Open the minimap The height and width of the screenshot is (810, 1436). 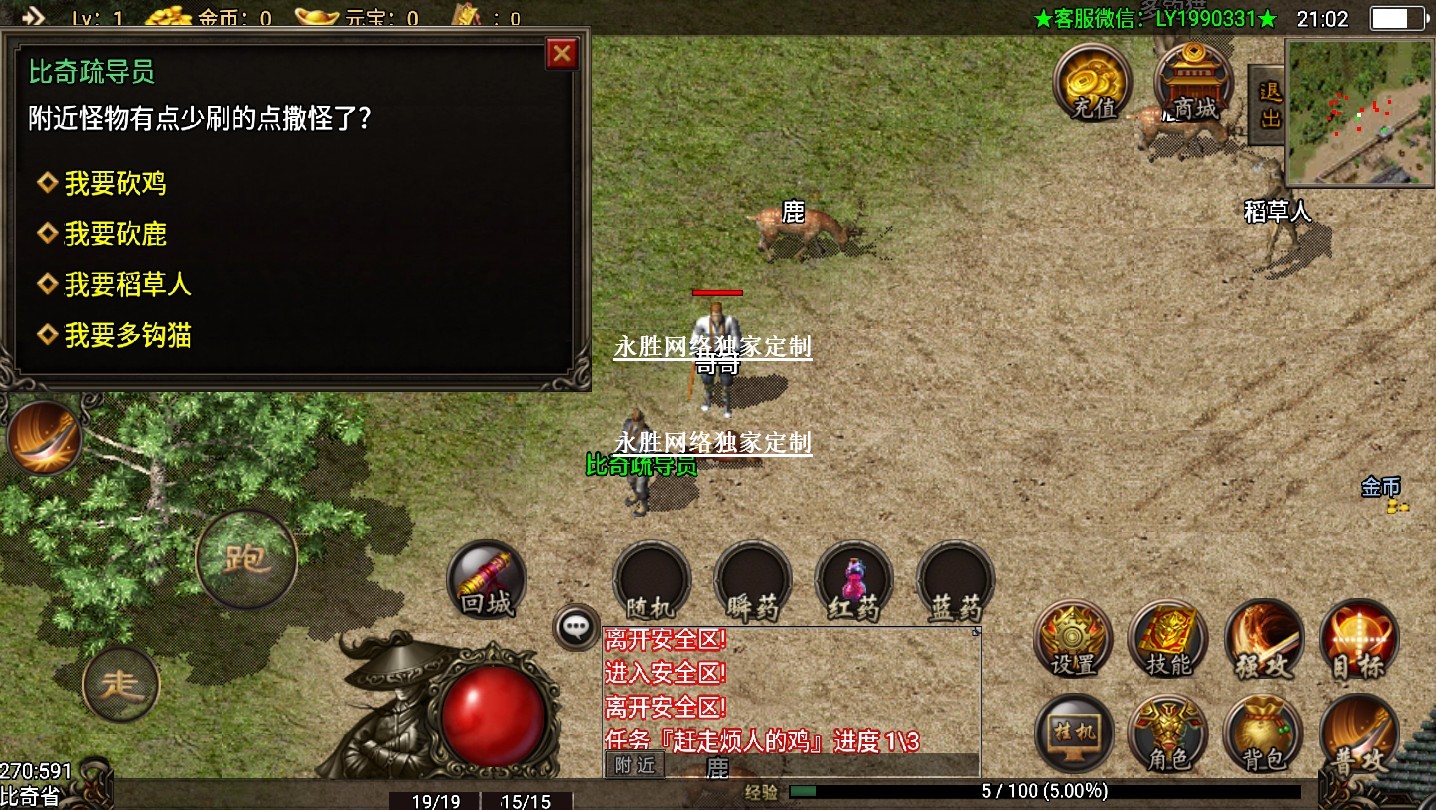[1359, 113]
